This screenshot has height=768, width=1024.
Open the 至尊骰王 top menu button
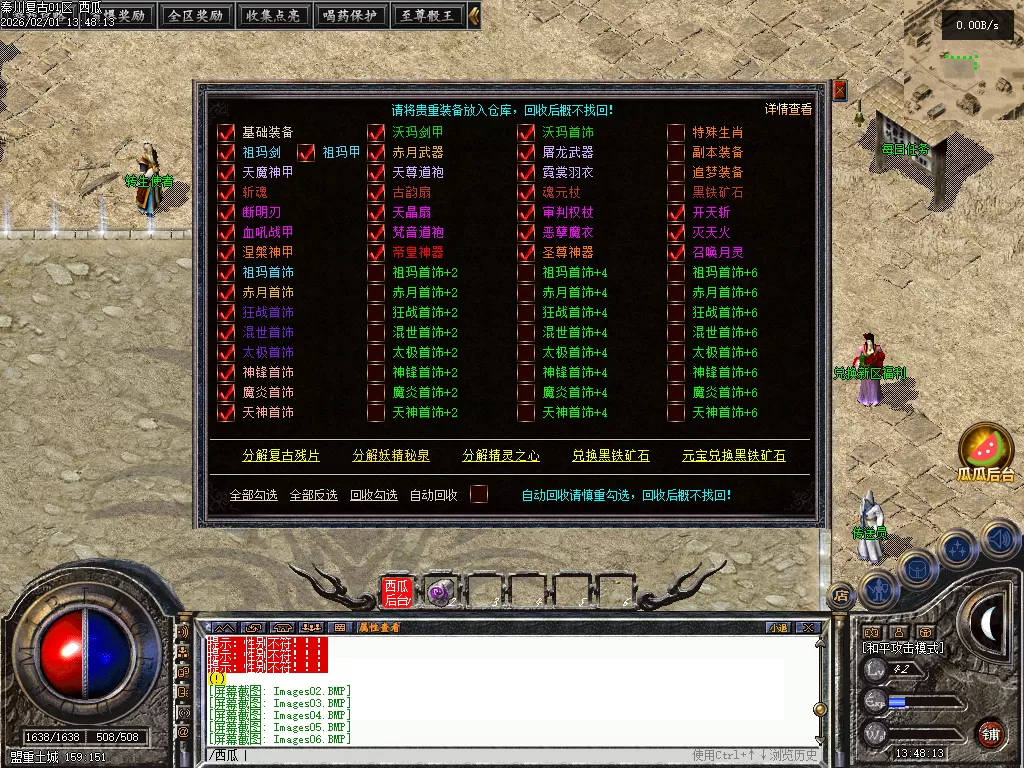[427, 15]
